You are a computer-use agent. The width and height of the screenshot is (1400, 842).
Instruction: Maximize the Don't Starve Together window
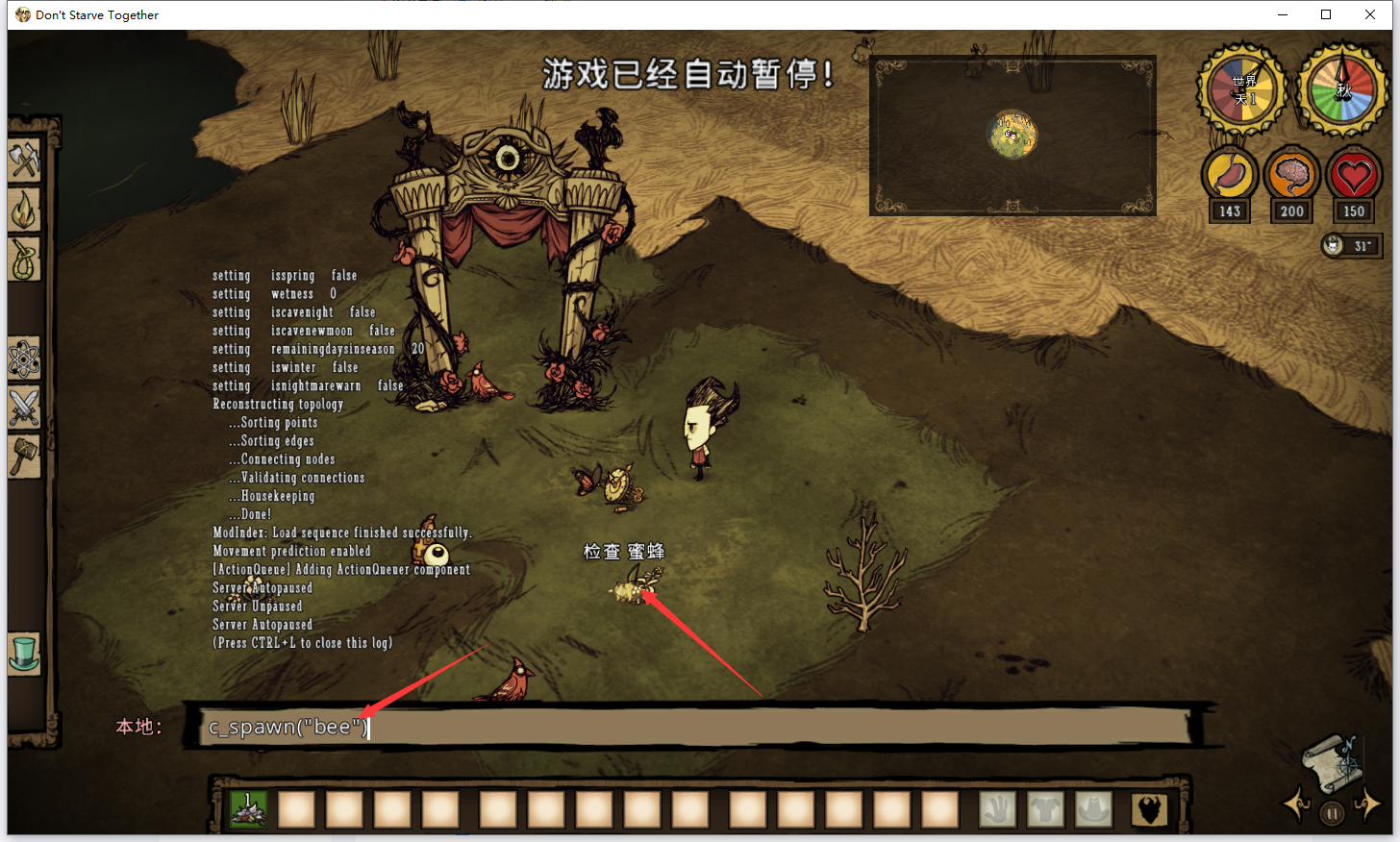click(1326, 14)
